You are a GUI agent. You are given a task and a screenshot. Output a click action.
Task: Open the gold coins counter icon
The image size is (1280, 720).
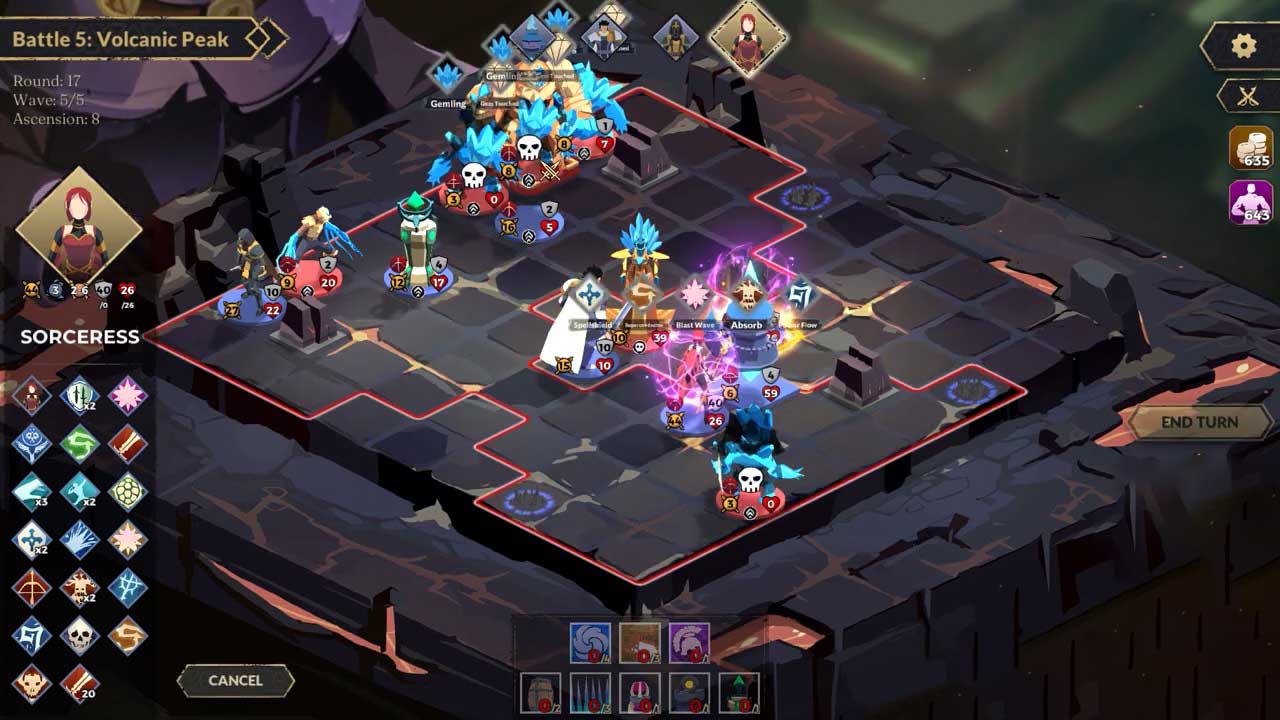point(1250,148)
